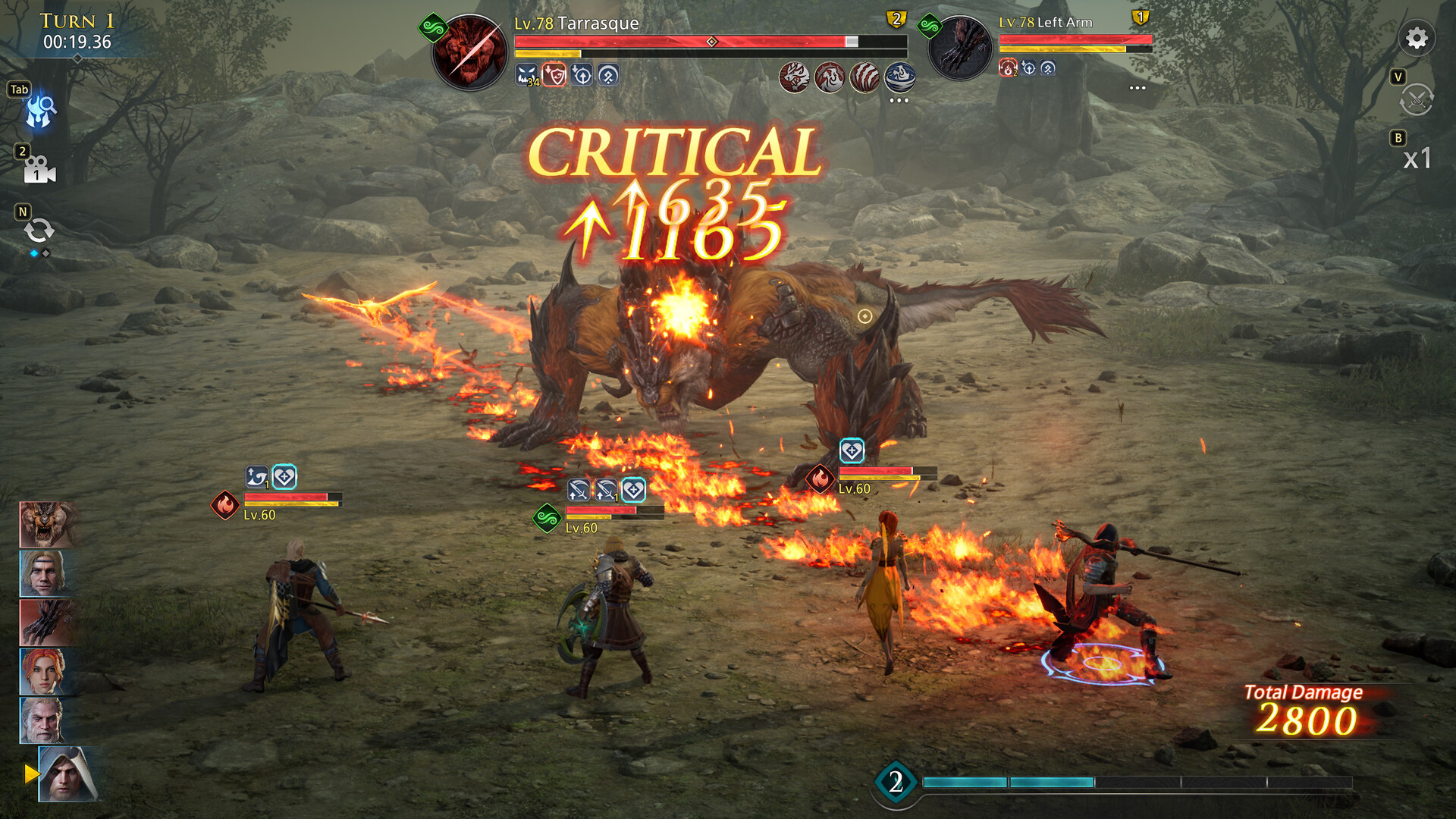Inspect the Tarrasque wolf head skill icon
This screenshot has height=819, width=1456.
[795, 77]
